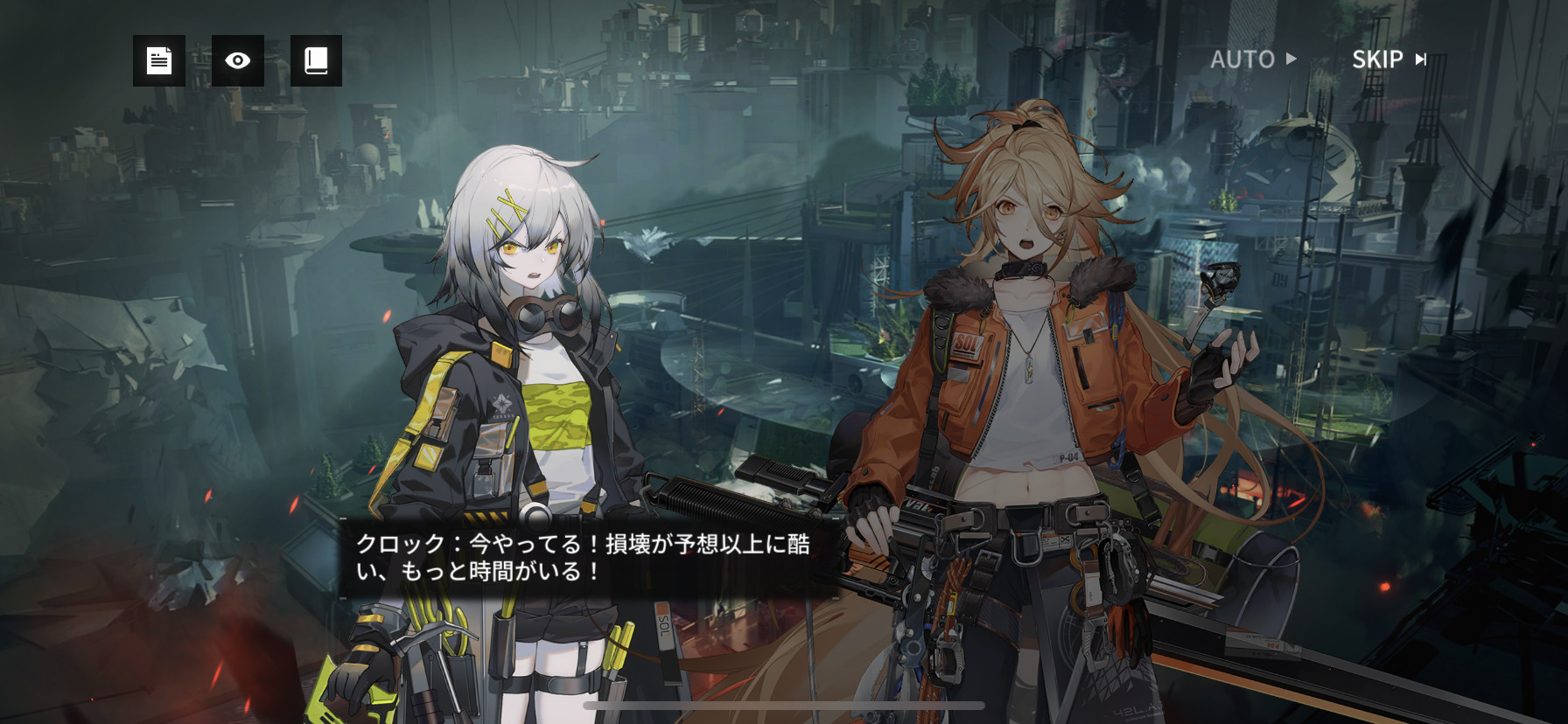The image size is (1568, 724).
Task: Open the dialogue log document icon
Action: tap(158, 60)
